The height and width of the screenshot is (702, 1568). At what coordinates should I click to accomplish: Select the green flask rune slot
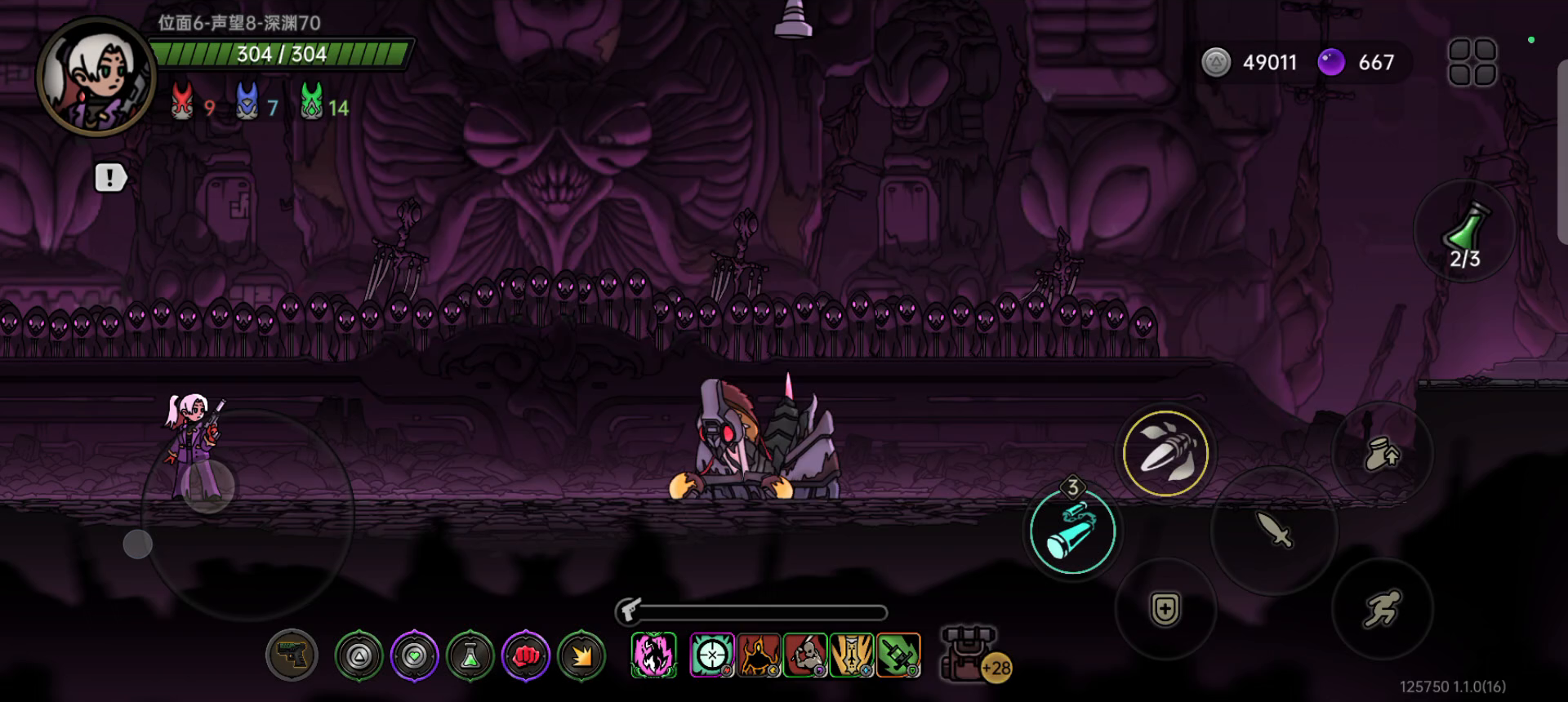point(470,655)
